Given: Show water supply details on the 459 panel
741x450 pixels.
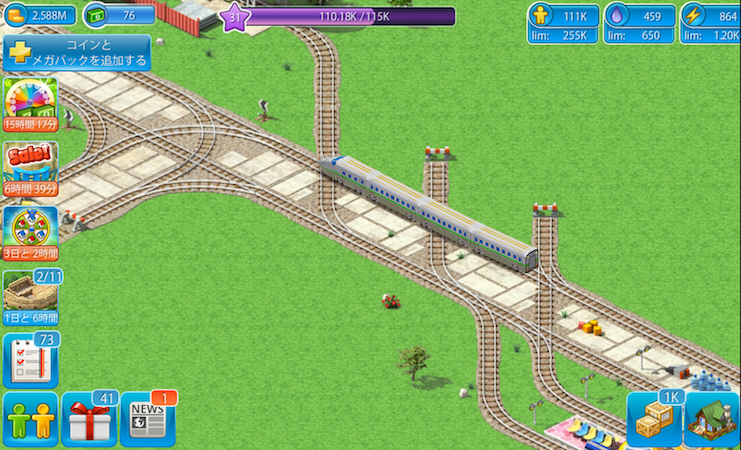Looking at the screenshot, I should tap(639, 24).
